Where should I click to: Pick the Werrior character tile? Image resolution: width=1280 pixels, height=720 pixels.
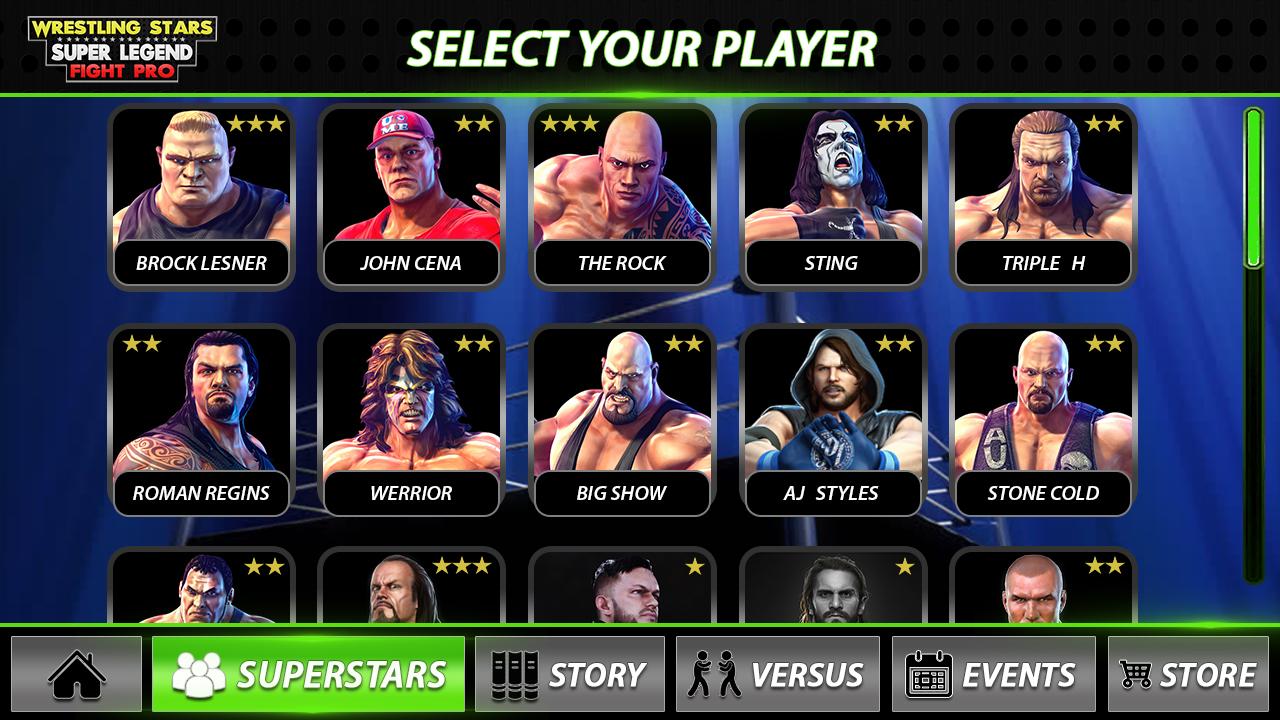411,420
